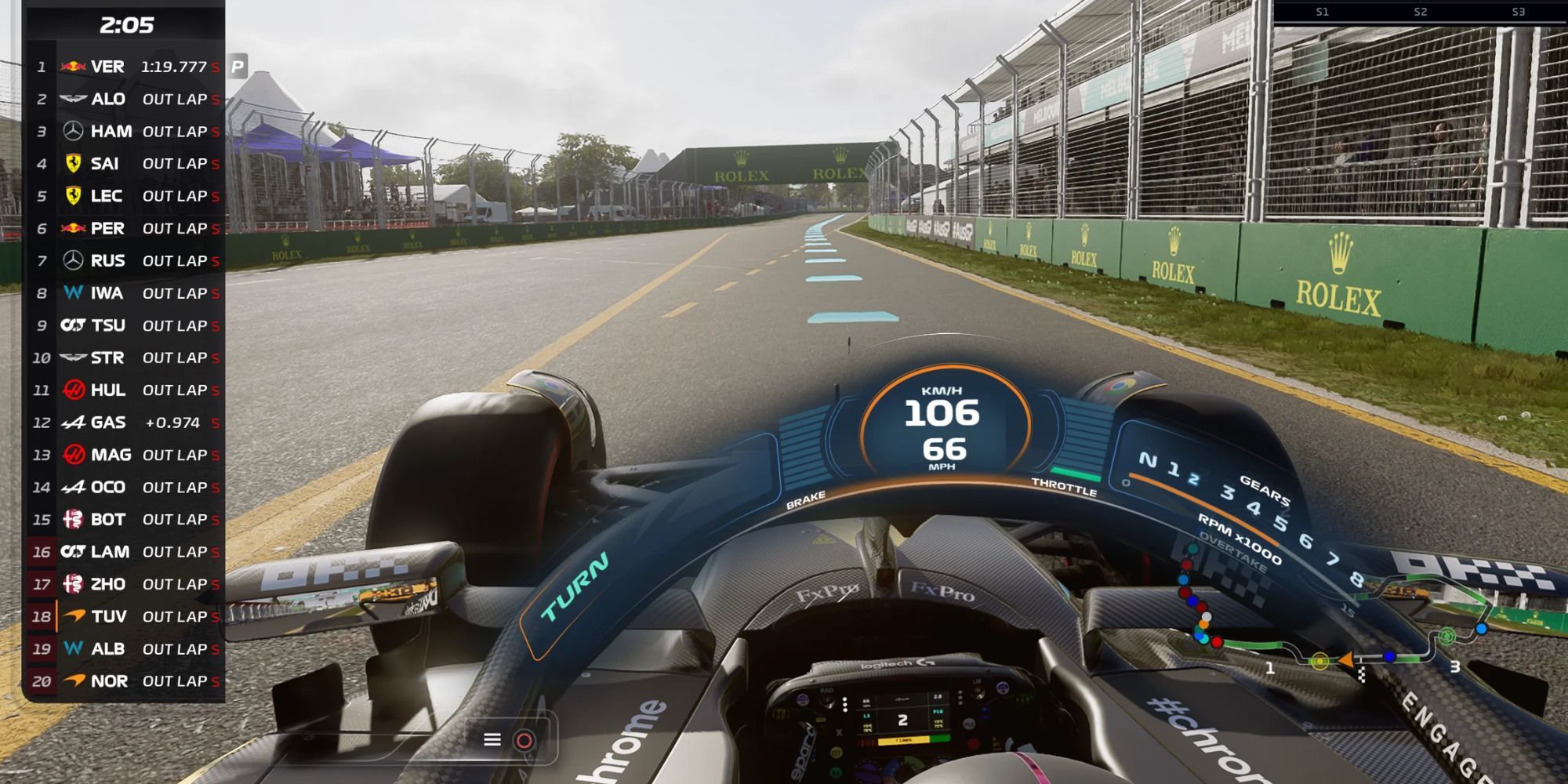Click the McLaren icon next to NOR
The width and height of the screenshot is (1568, 784).
74,681
